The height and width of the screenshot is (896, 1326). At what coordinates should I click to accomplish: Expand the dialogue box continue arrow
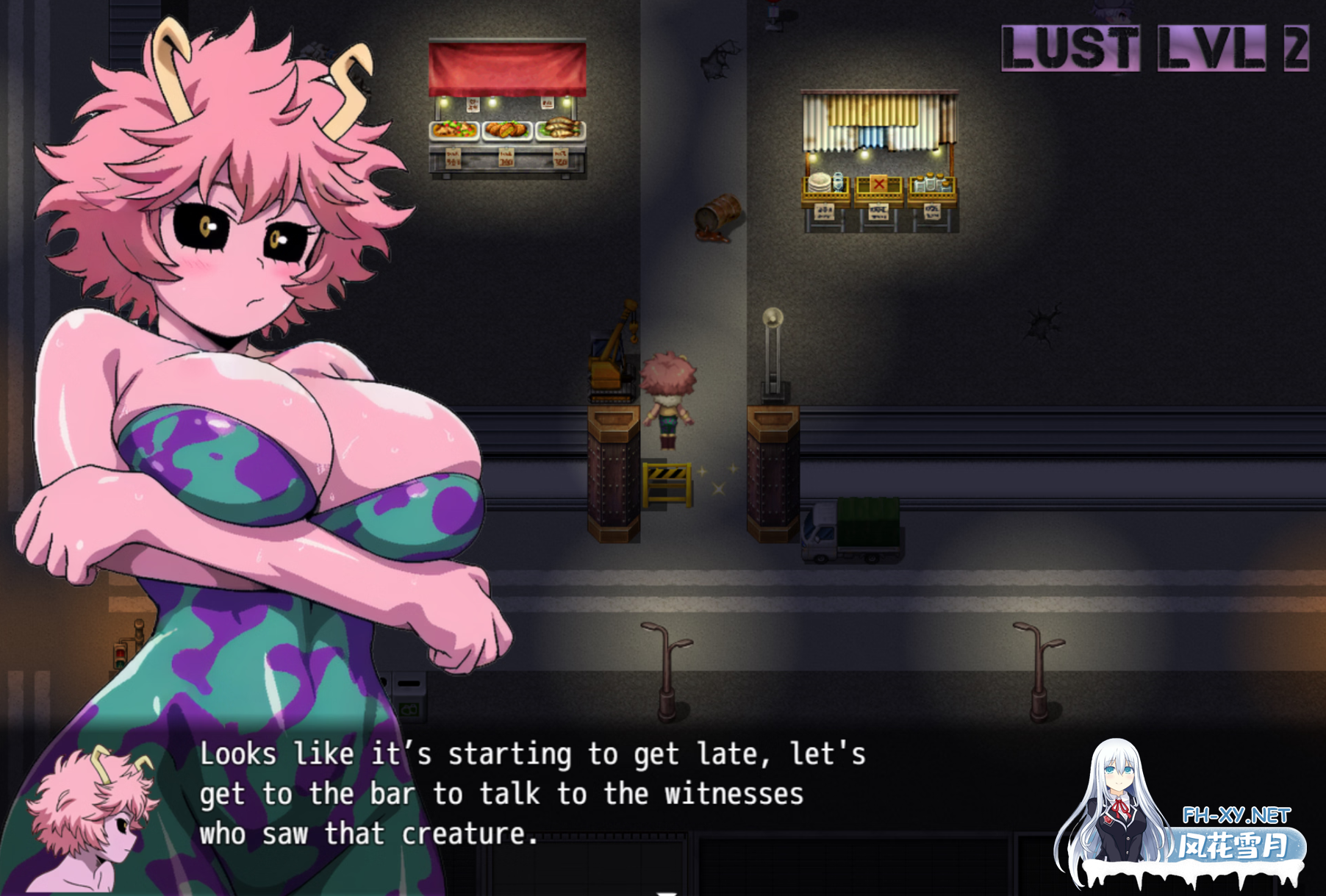click(x=665, y=892)
